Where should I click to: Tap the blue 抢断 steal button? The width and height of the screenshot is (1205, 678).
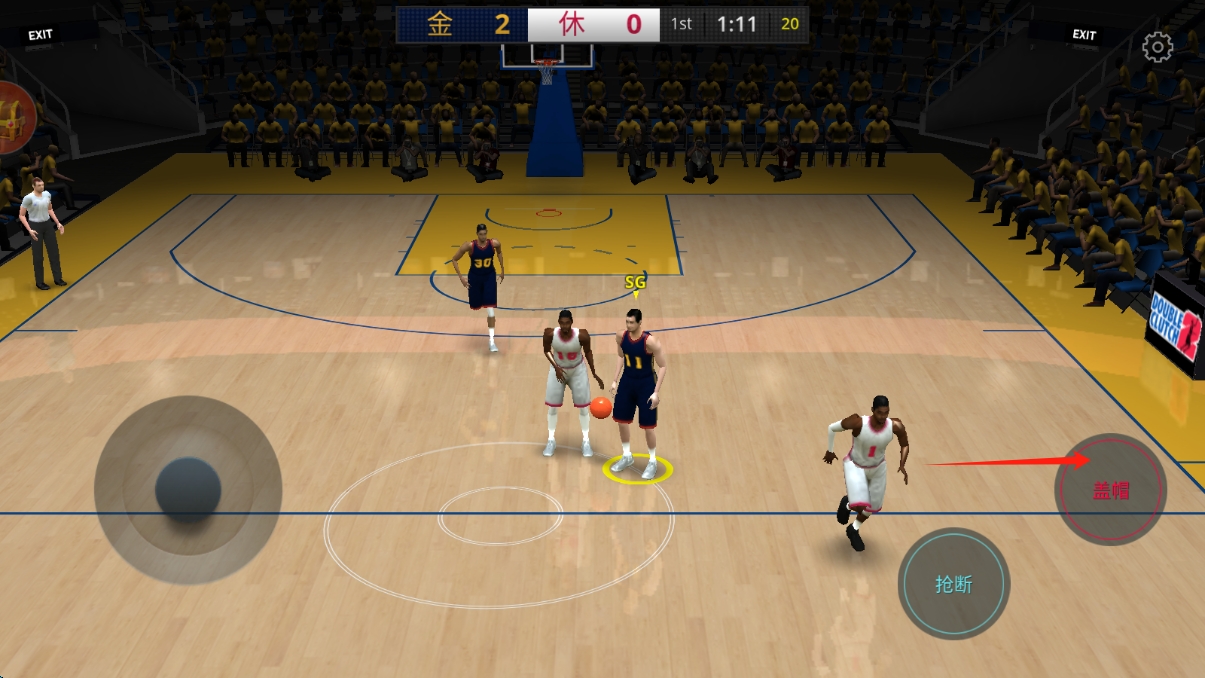954,584
